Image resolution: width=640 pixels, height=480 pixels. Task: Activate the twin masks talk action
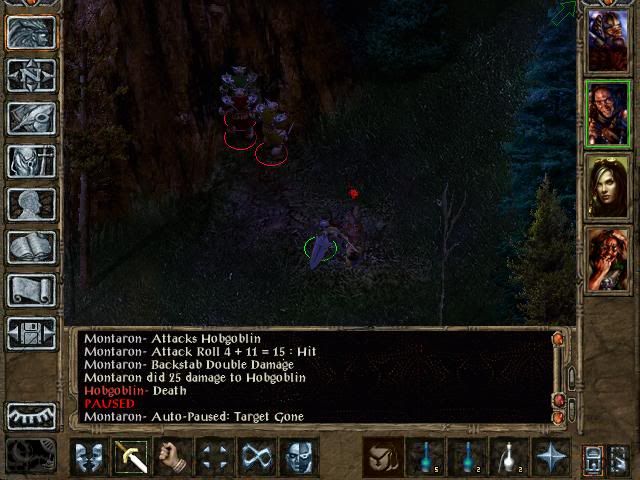coord(87,457)
